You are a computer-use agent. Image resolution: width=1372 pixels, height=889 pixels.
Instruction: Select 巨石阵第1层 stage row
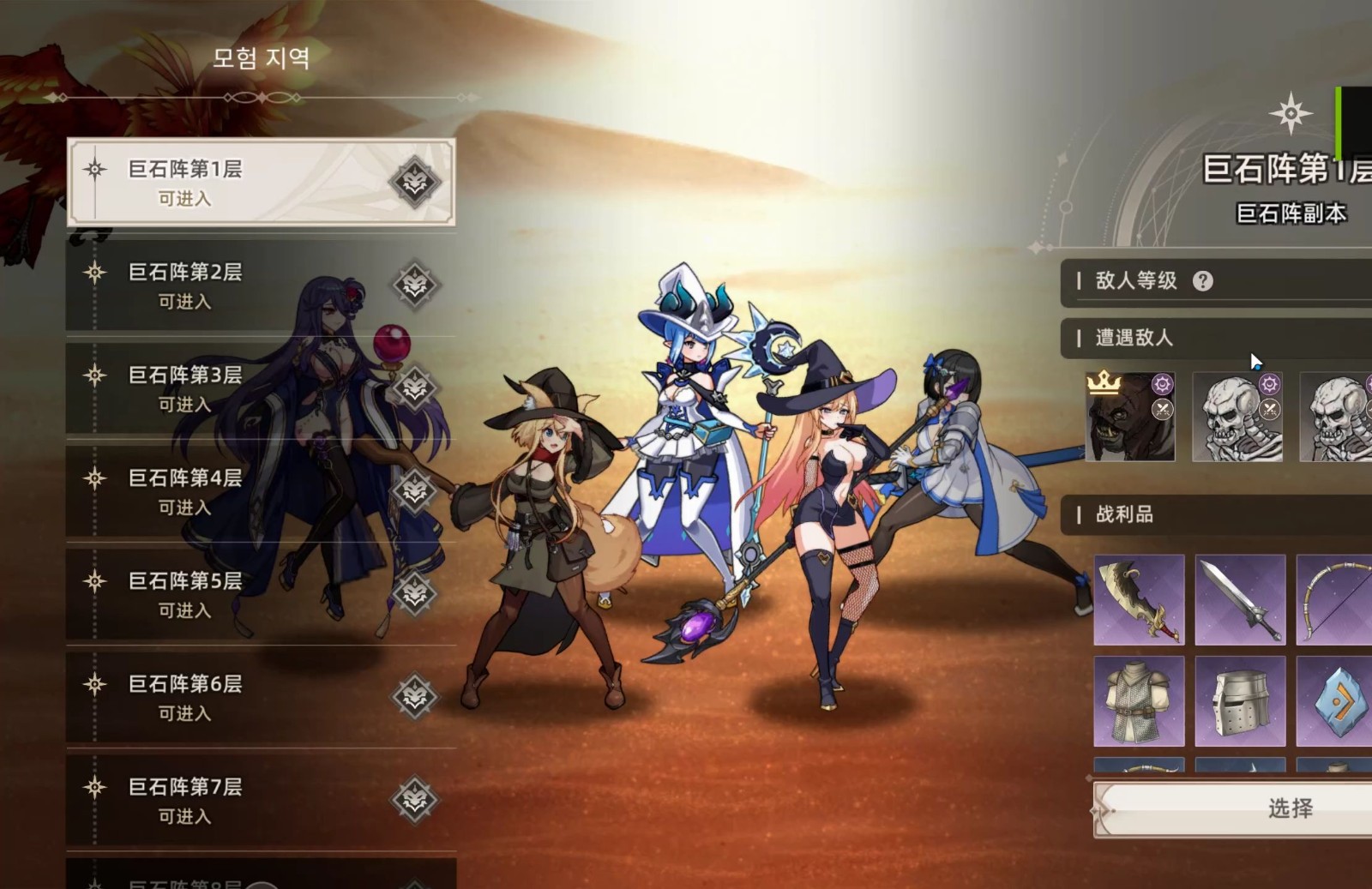261,183
